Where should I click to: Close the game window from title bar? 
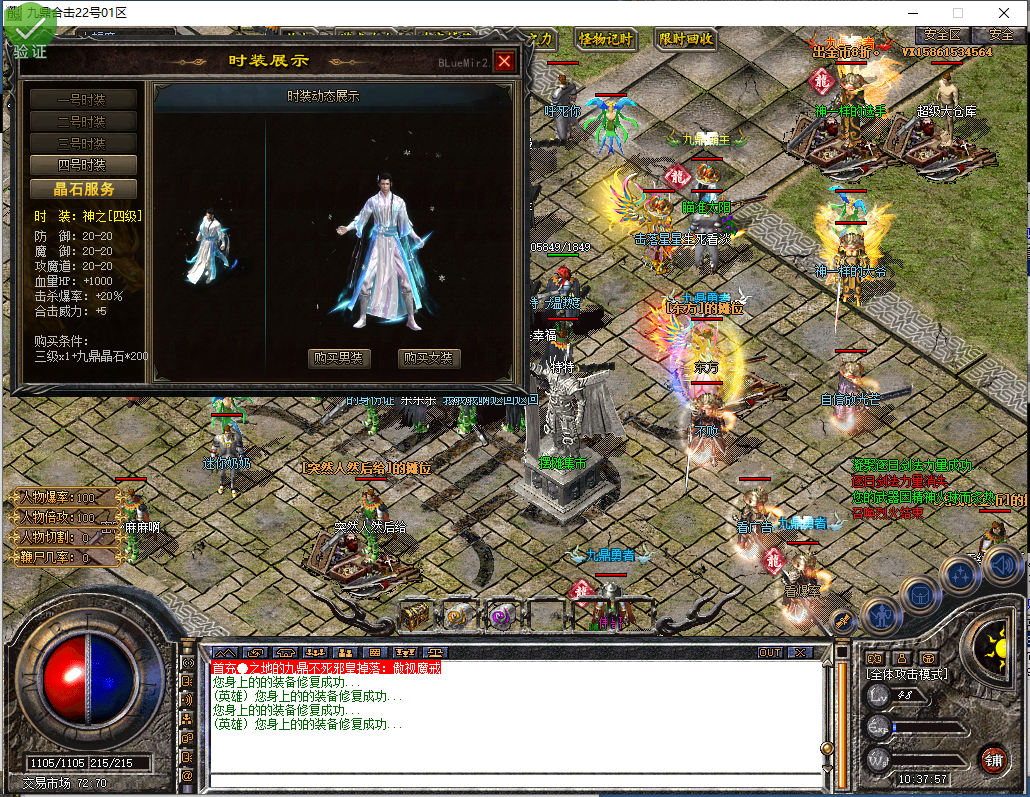coord(1003,12)
